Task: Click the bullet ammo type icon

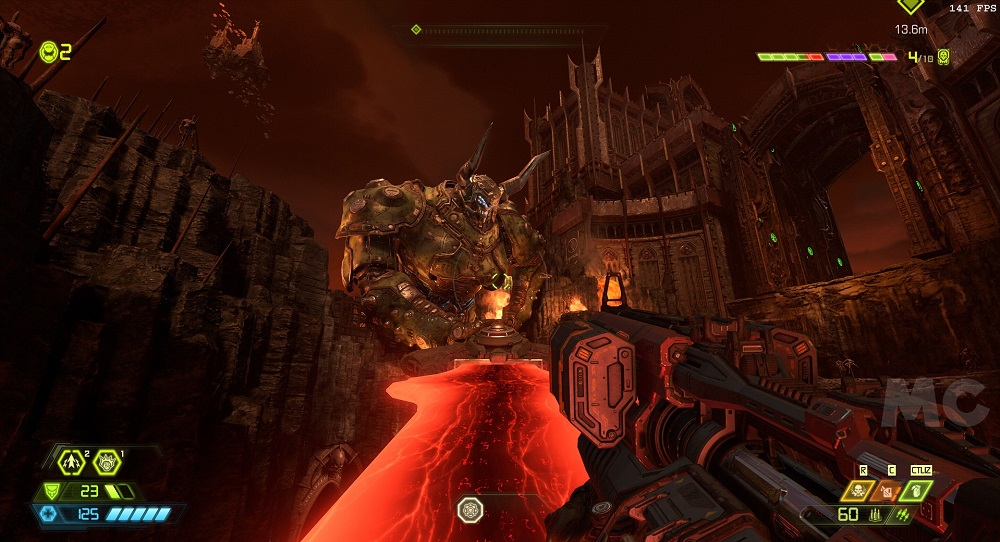Action: [x=875, y=515]
